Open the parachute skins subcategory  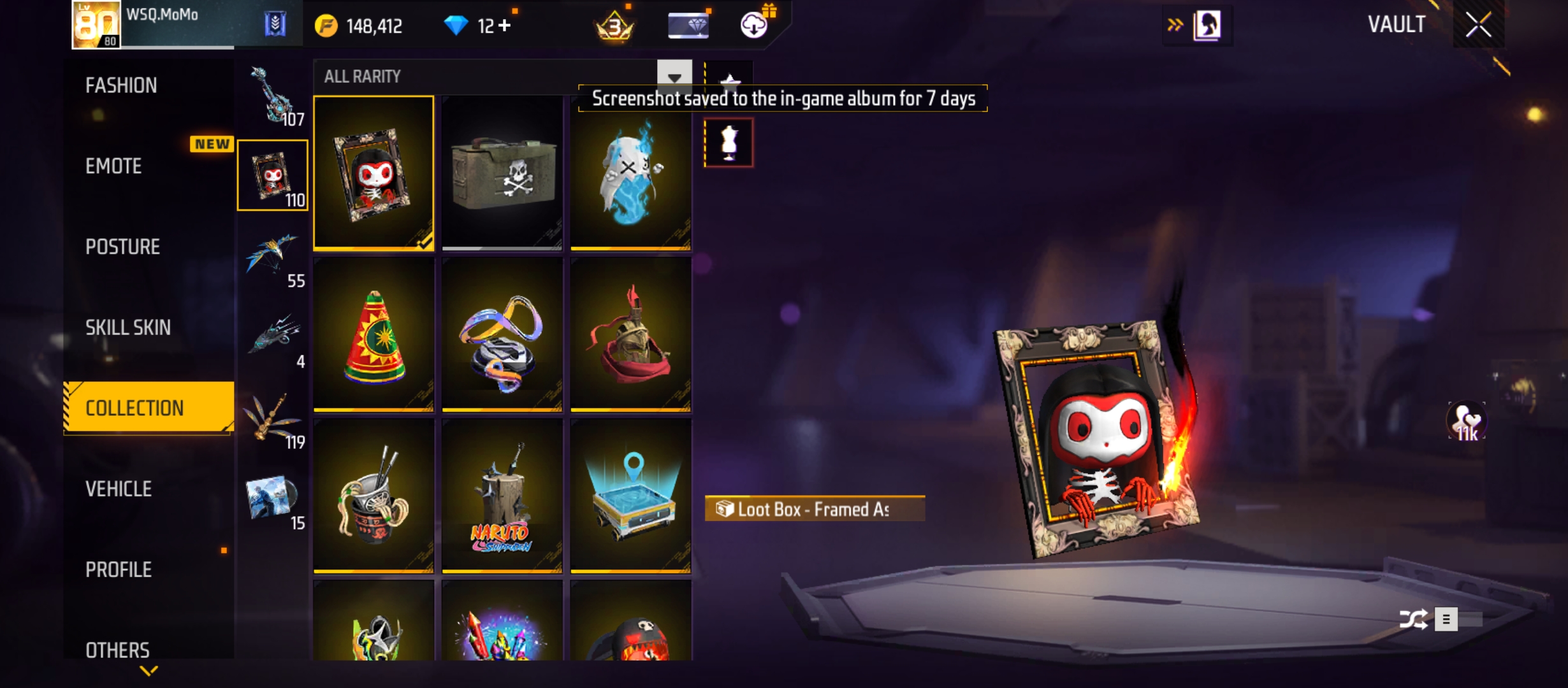273,256
